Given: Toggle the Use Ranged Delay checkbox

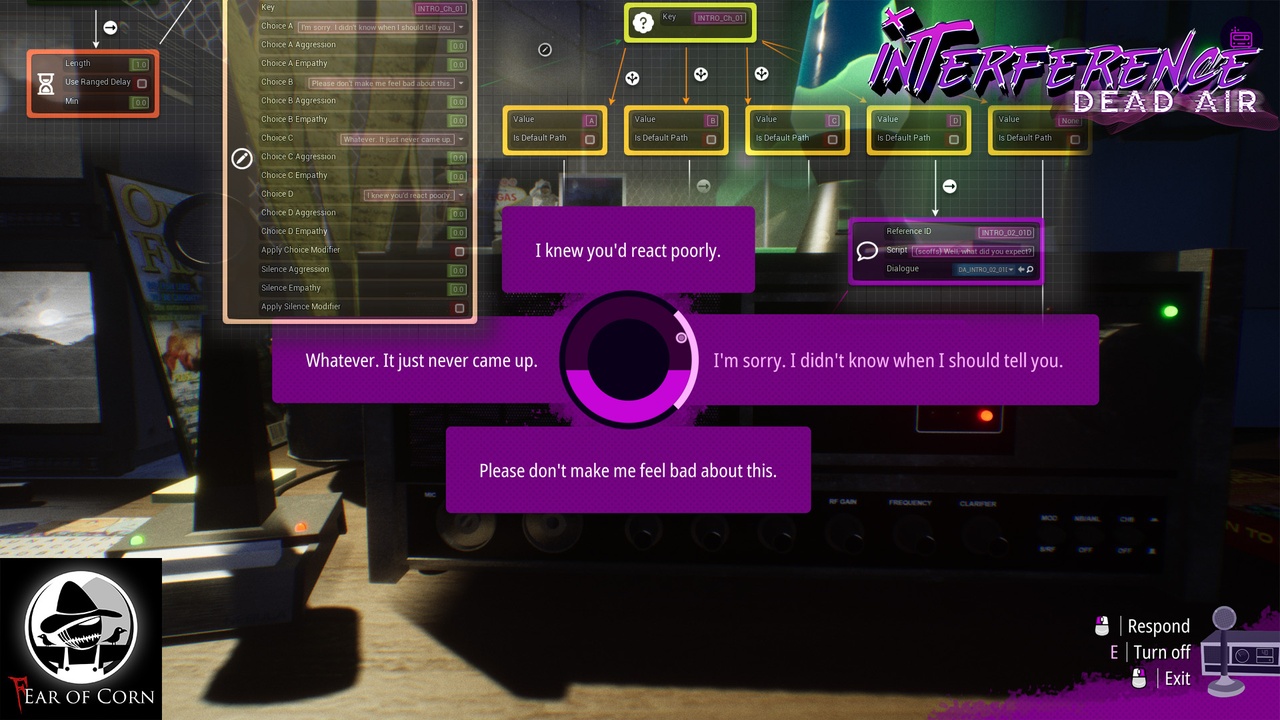Looking at the screenshot, I should click(142, 83).
